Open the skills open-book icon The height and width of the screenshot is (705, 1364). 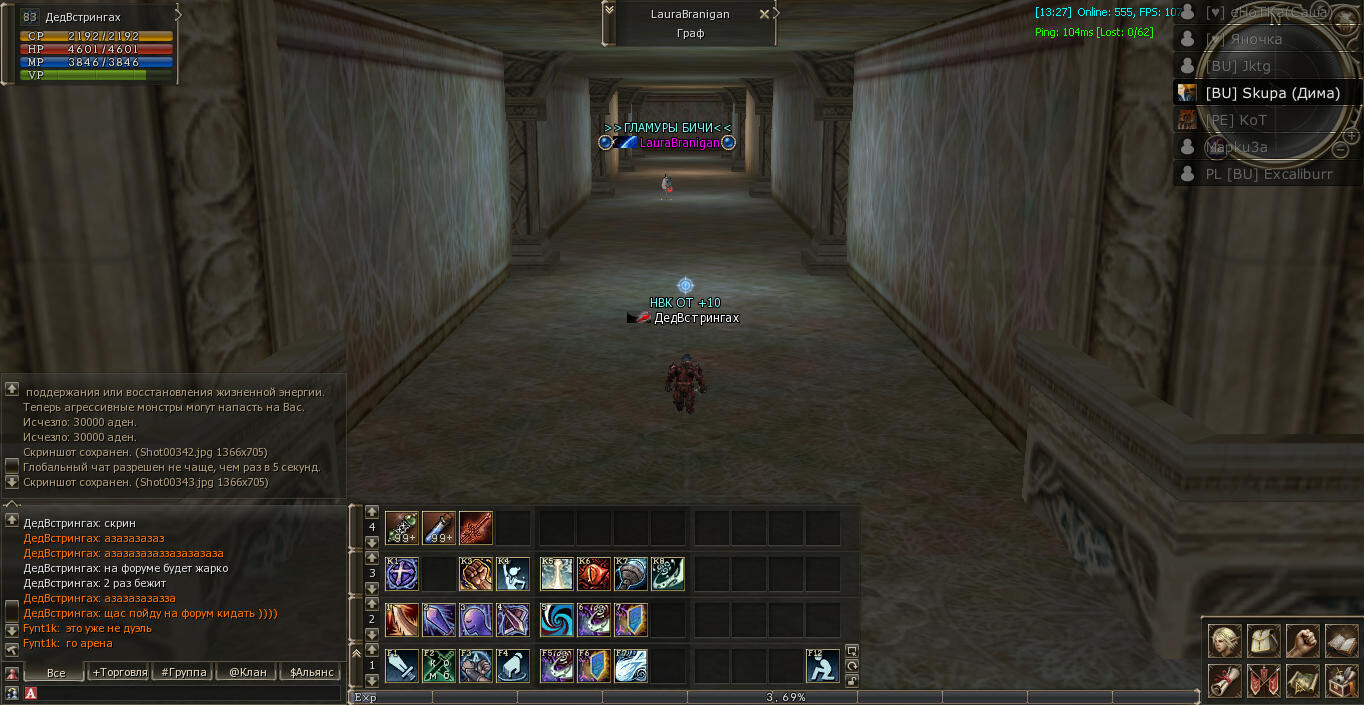[1341, 641]
